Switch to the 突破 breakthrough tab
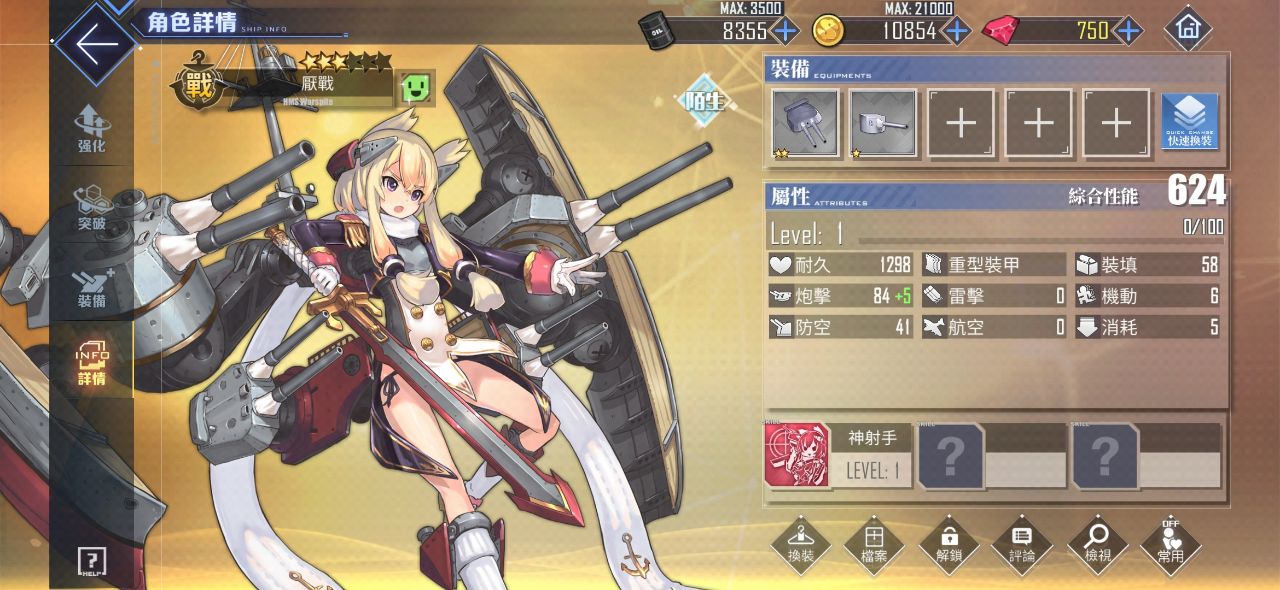This screenshot has height=590, width=1280. click(91, 208)
